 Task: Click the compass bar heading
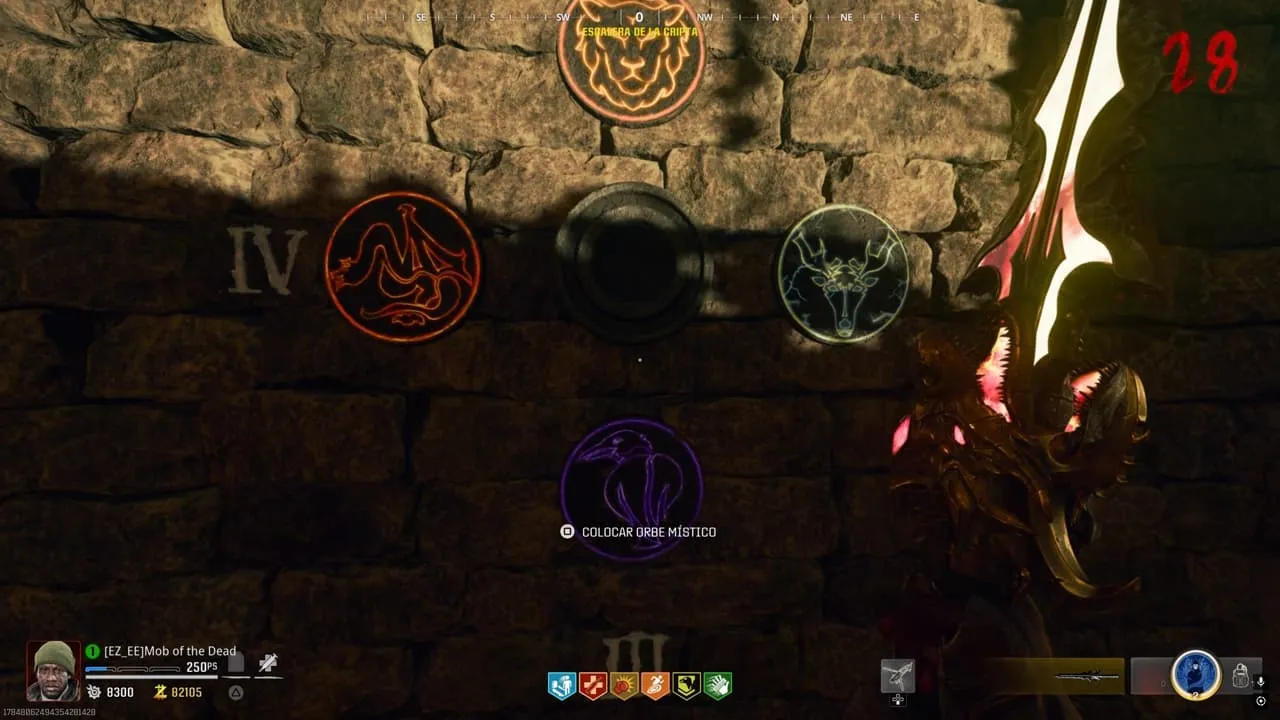639,17
